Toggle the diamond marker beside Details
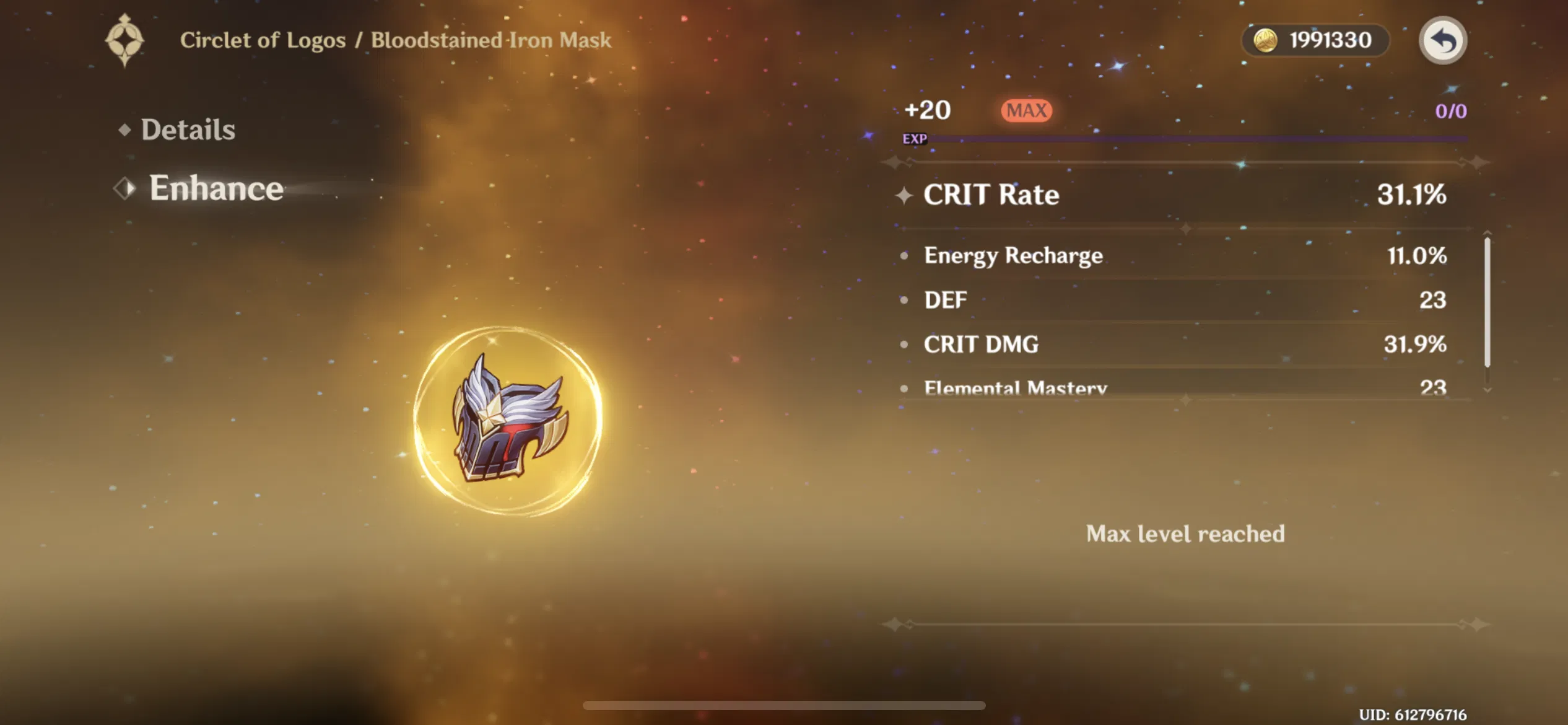 [x=123, y=129]
